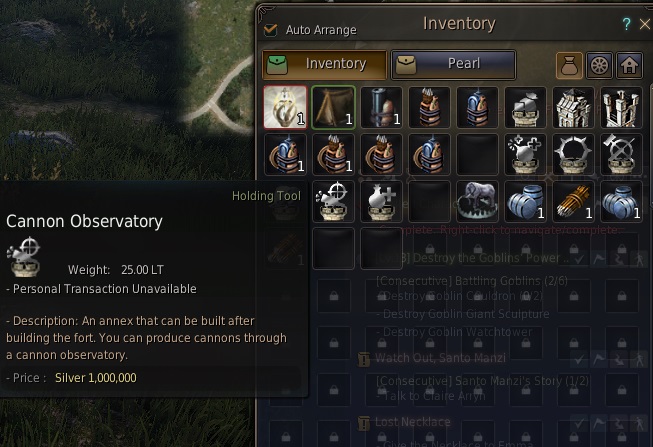Select the spiked ring annex item
This screenshot has width=653, height=447.
point(574,154)
